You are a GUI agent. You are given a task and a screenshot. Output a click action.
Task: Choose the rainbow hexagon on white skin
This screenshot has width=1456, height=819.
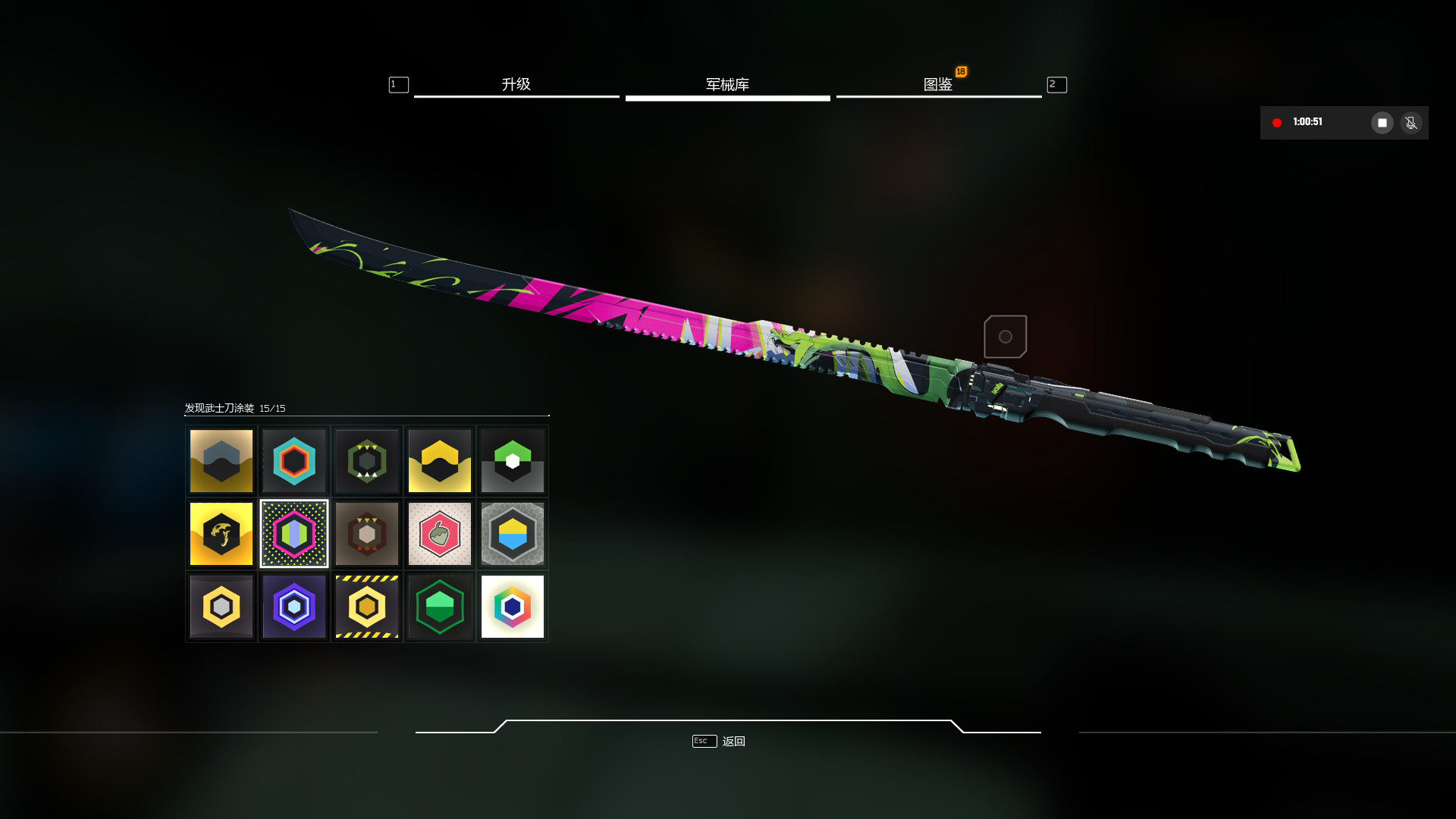tap(513, 607)
